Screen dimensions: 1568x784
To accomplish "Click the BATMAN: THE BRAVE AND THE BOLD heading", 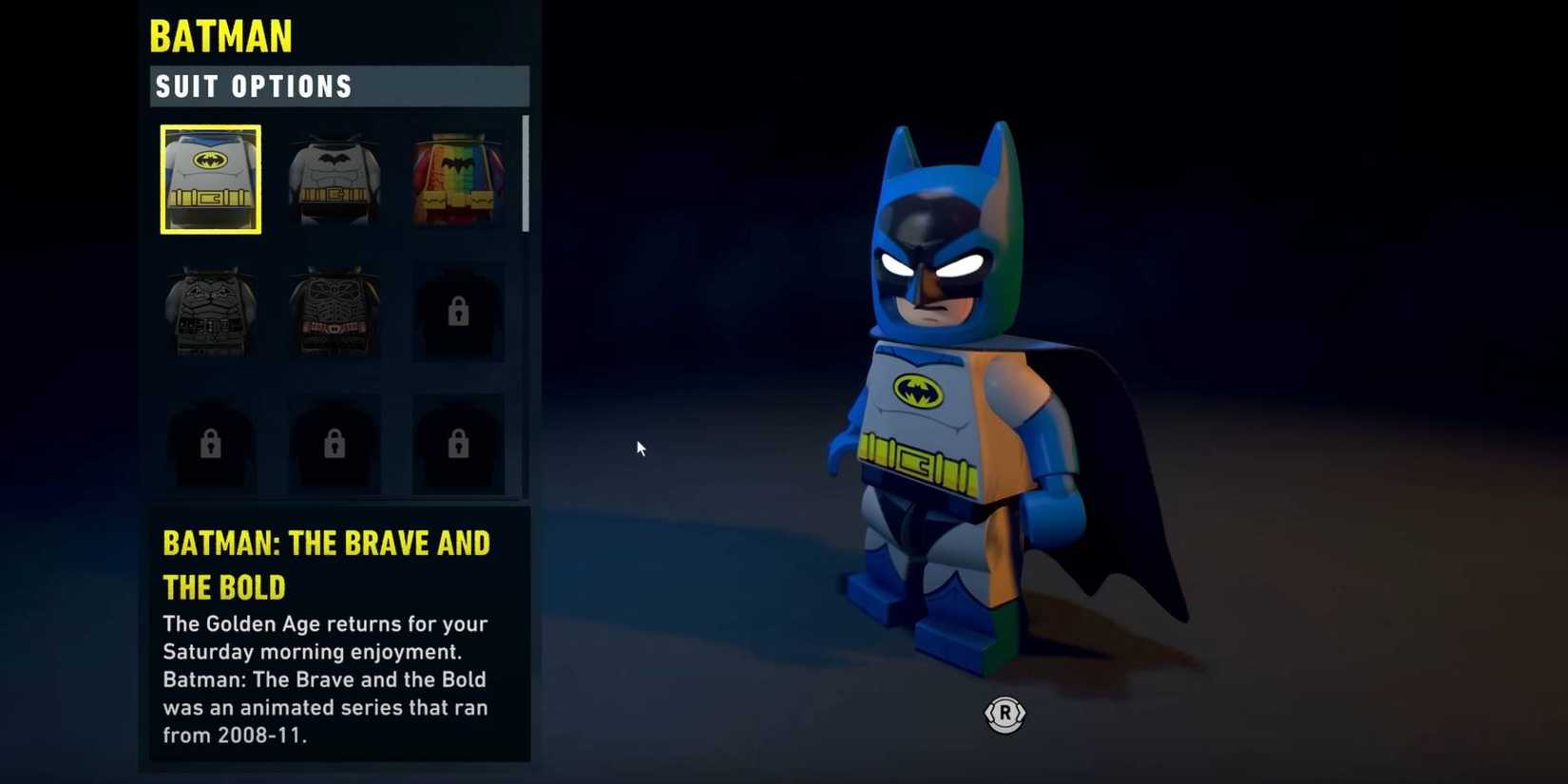I will pos(327,564).
